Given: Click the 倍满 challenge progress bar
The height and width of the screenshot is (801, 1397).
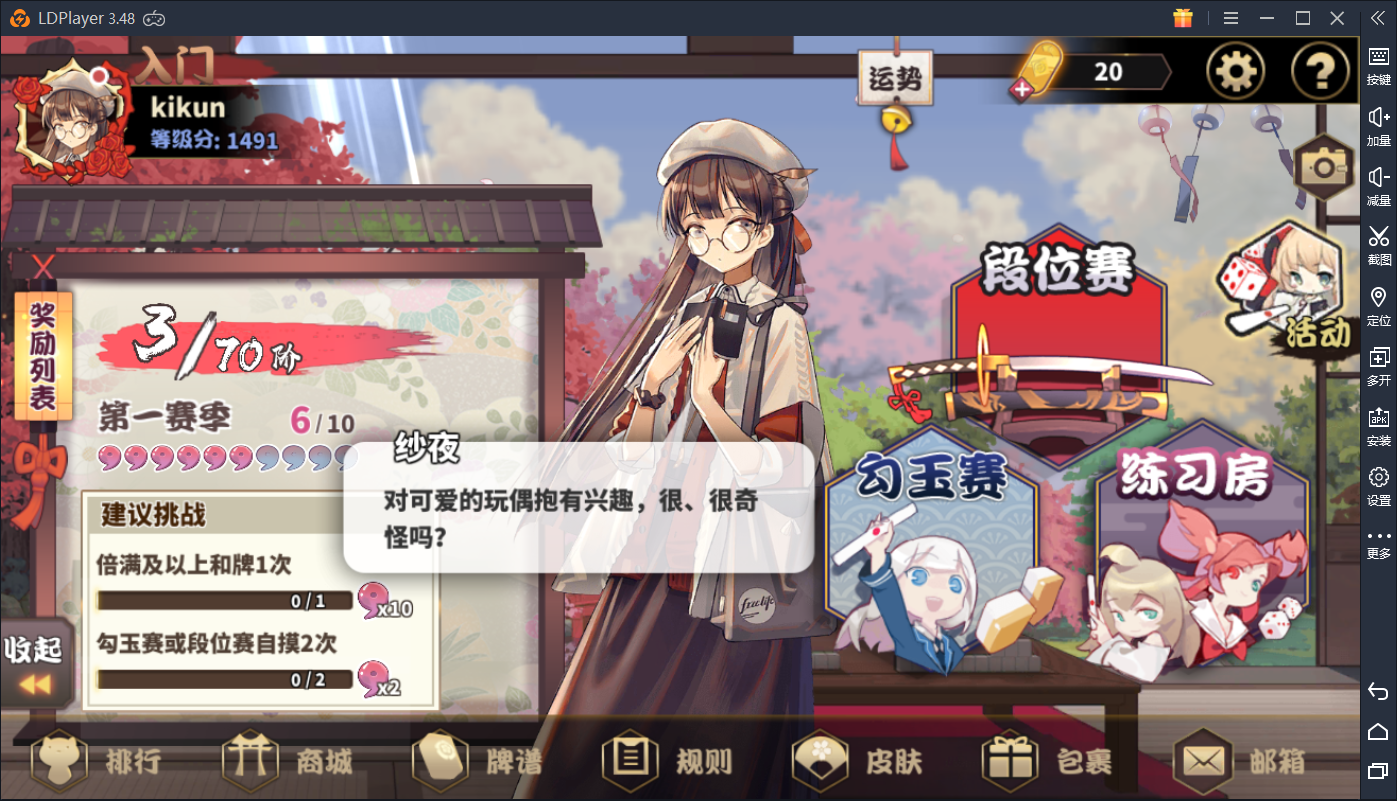Looking at the screenshot, I should 225,600.
